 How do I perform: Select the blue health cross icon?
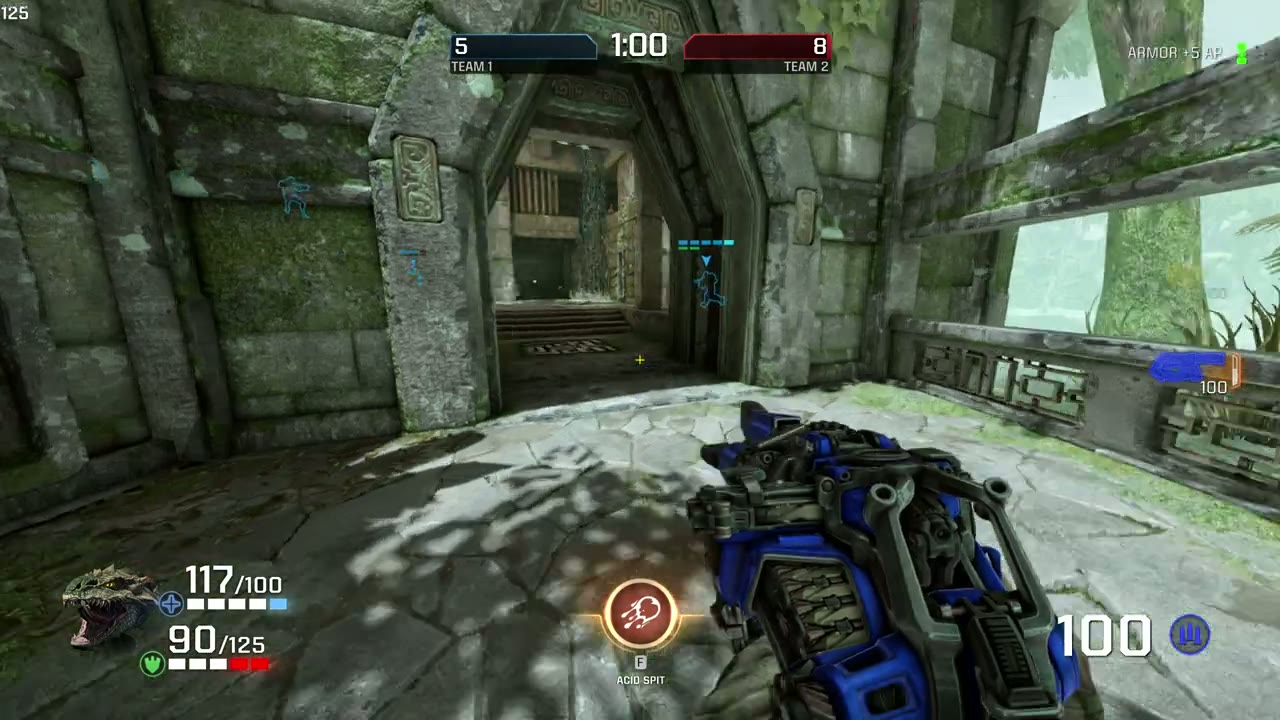(170, 604)
